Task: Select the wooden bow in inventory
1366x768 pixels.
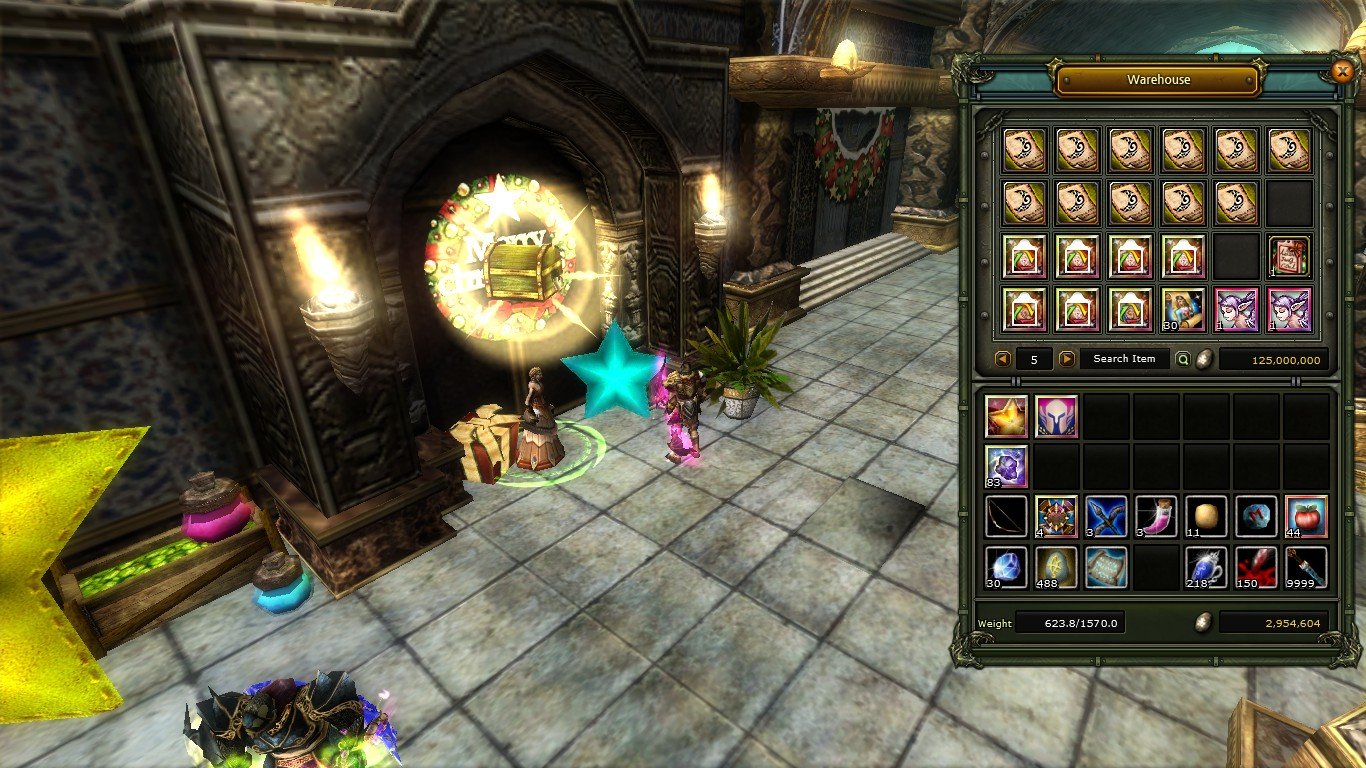Action: click(1005, 516)
